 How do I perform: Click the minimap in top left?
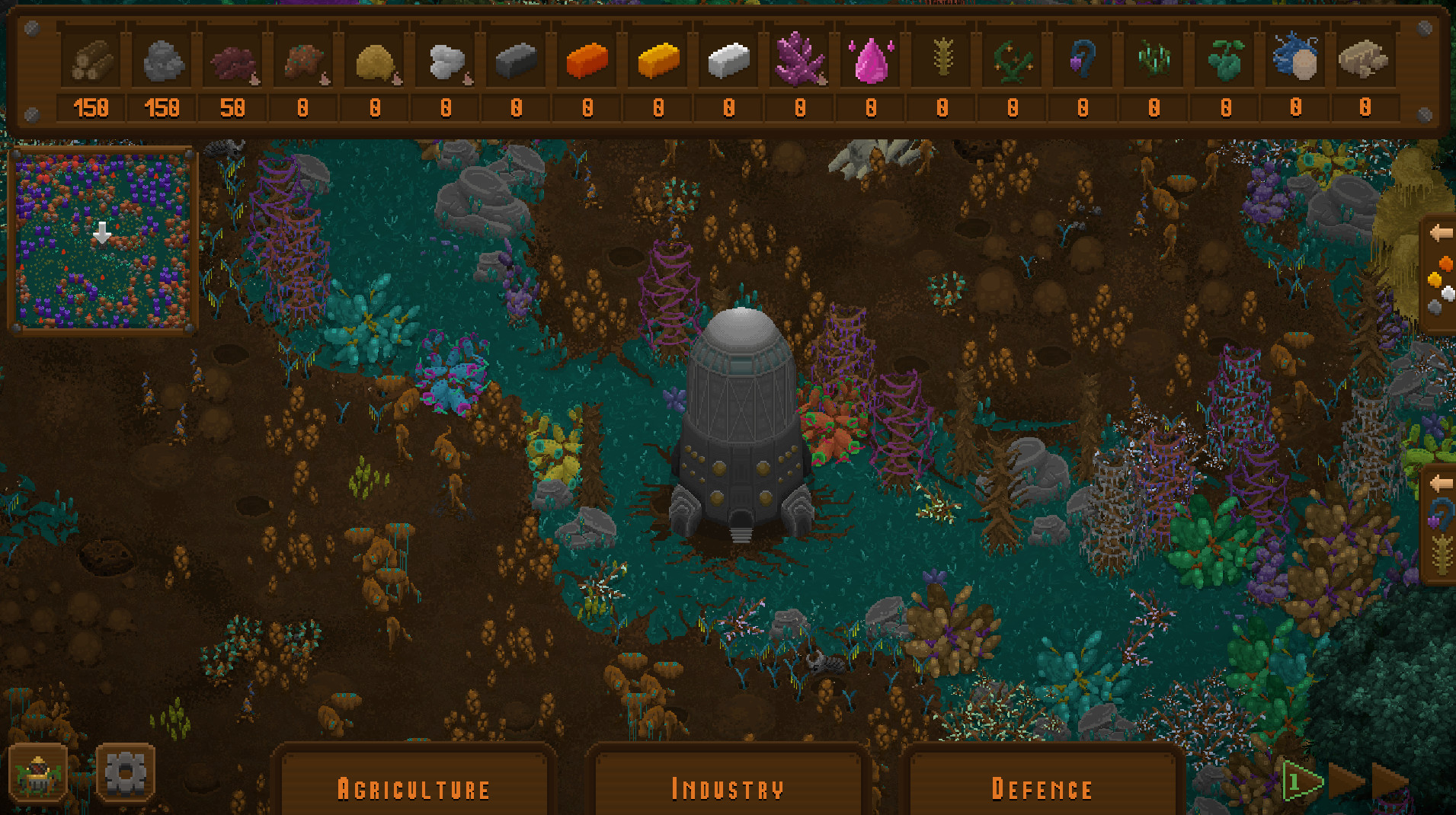point(103,240)
